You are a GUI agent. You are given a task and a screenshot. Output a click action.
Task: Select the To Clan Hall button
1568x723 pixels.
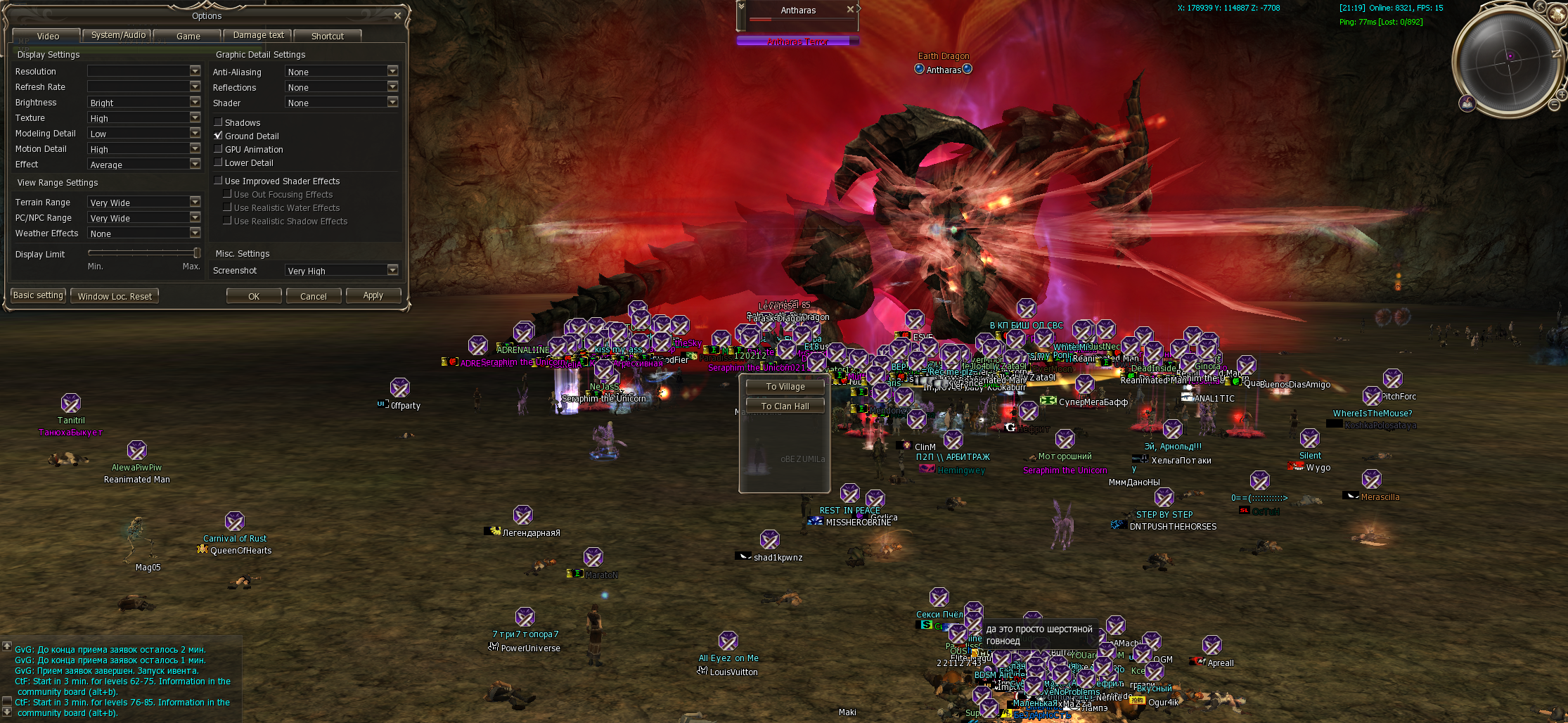coord(785,407)
